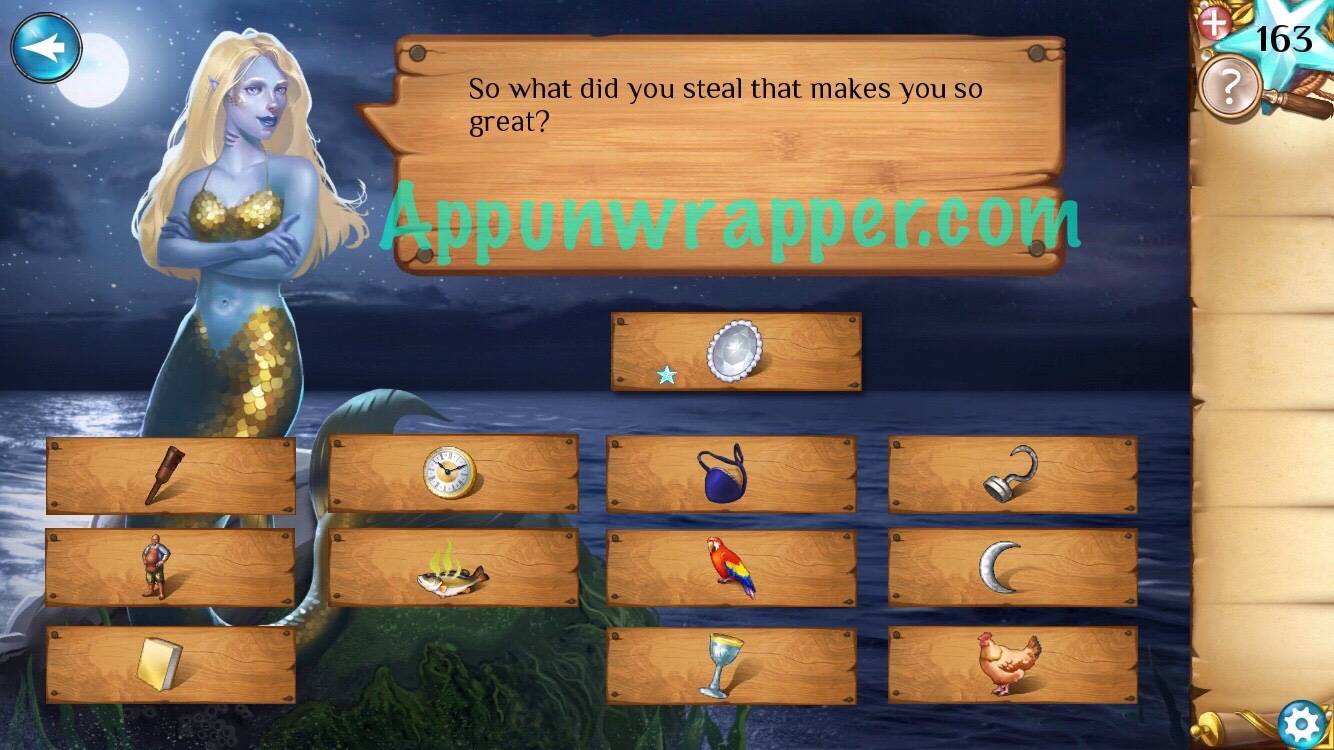Viewport: 1334px width, 750px height.
Task: Select the shipwrecked man tile
Action: point(155,567)
